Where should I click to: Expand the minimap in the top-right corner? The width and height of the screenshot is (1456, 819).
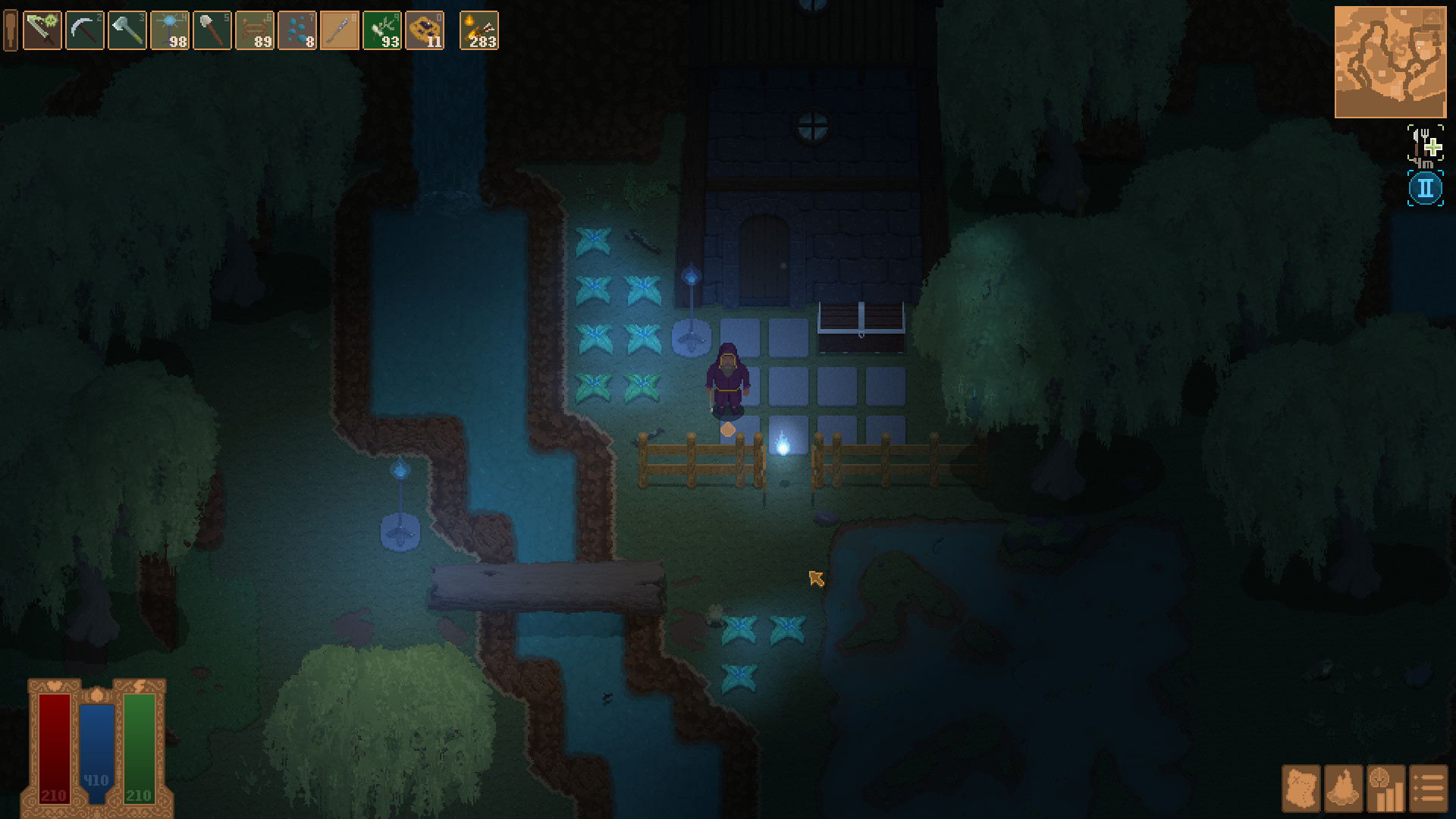[x=1390, y=59]
